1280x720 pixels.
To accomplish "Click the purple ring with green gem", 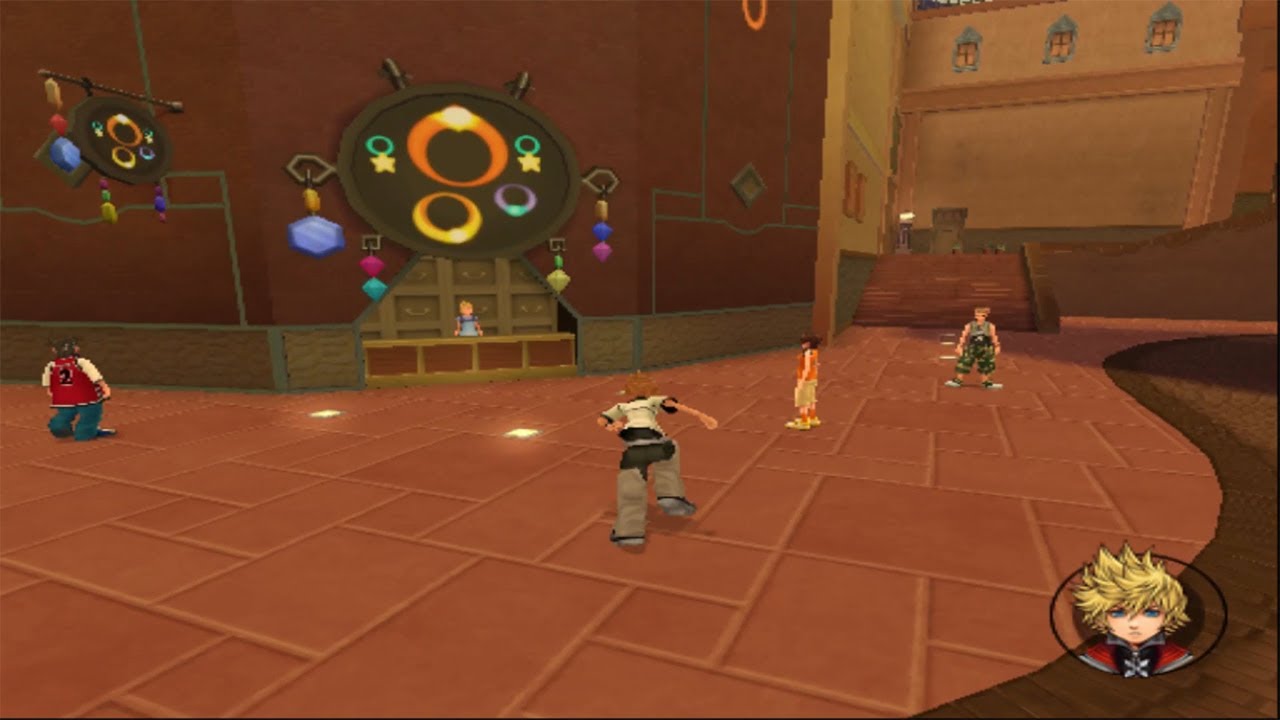I will click(514, 200).
